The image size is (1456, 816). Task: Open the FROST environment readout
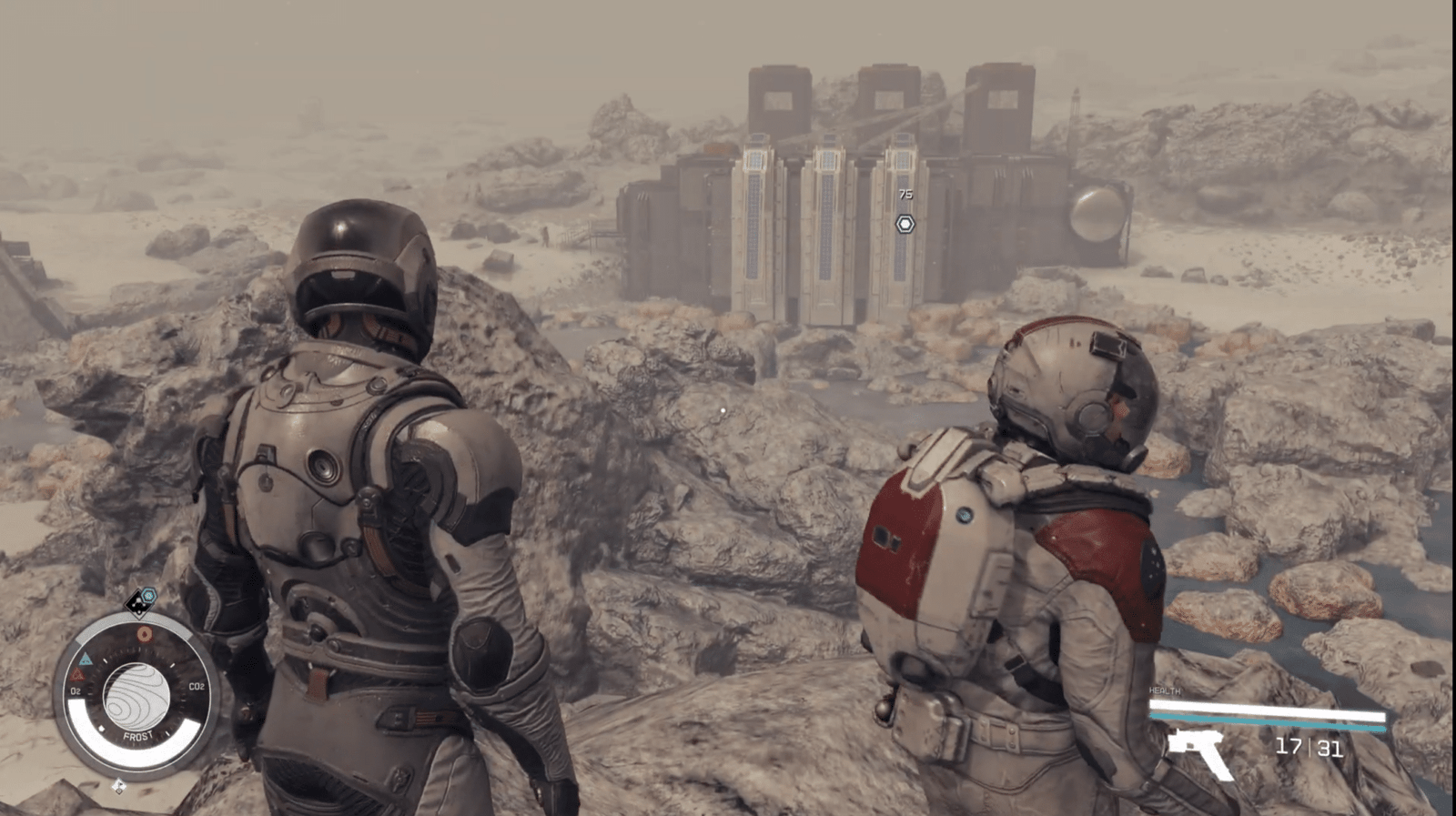click(x=138, y=734)
